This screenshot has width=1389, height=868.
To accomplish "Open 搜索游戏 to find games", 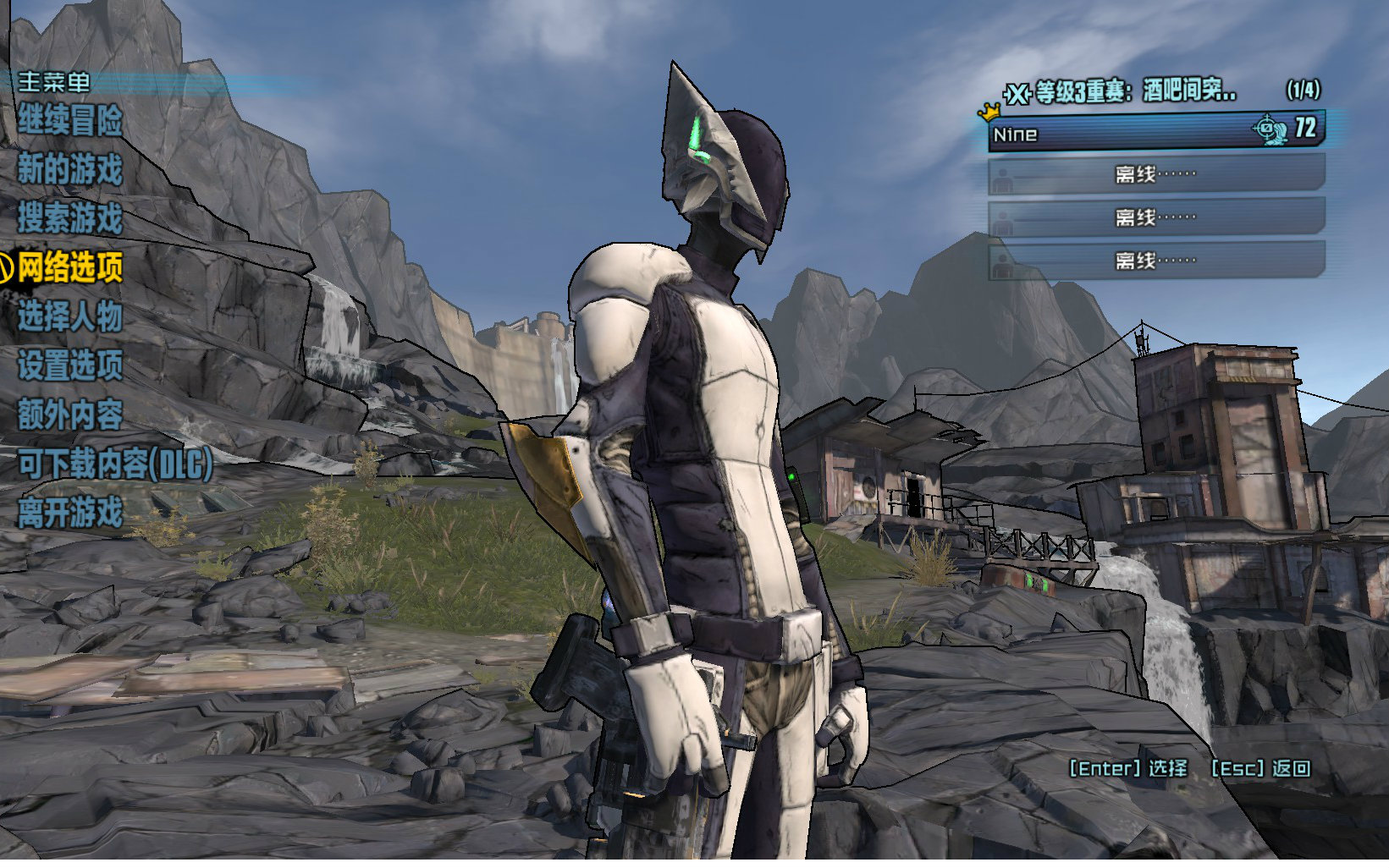I will pos(70,219).
